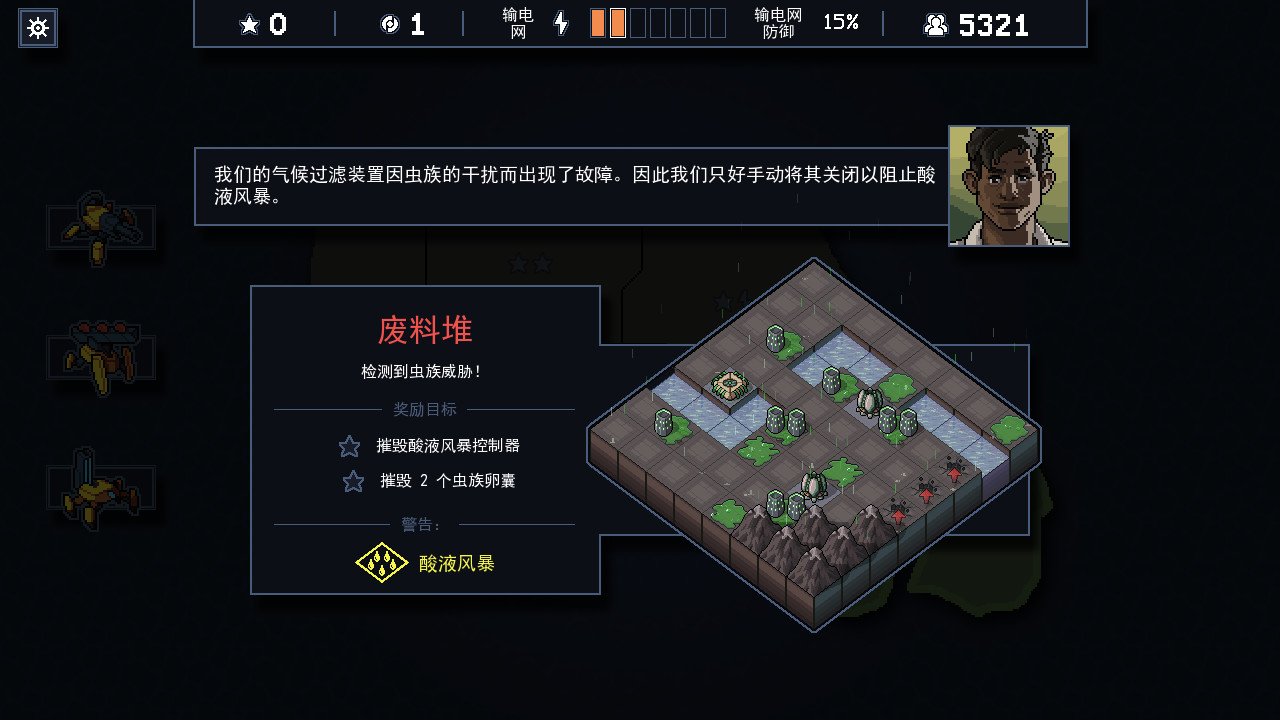Click the star icon beside 摧毁酸液风暴控制器 objective
1280x720 pixels.
tap(349, 446)
